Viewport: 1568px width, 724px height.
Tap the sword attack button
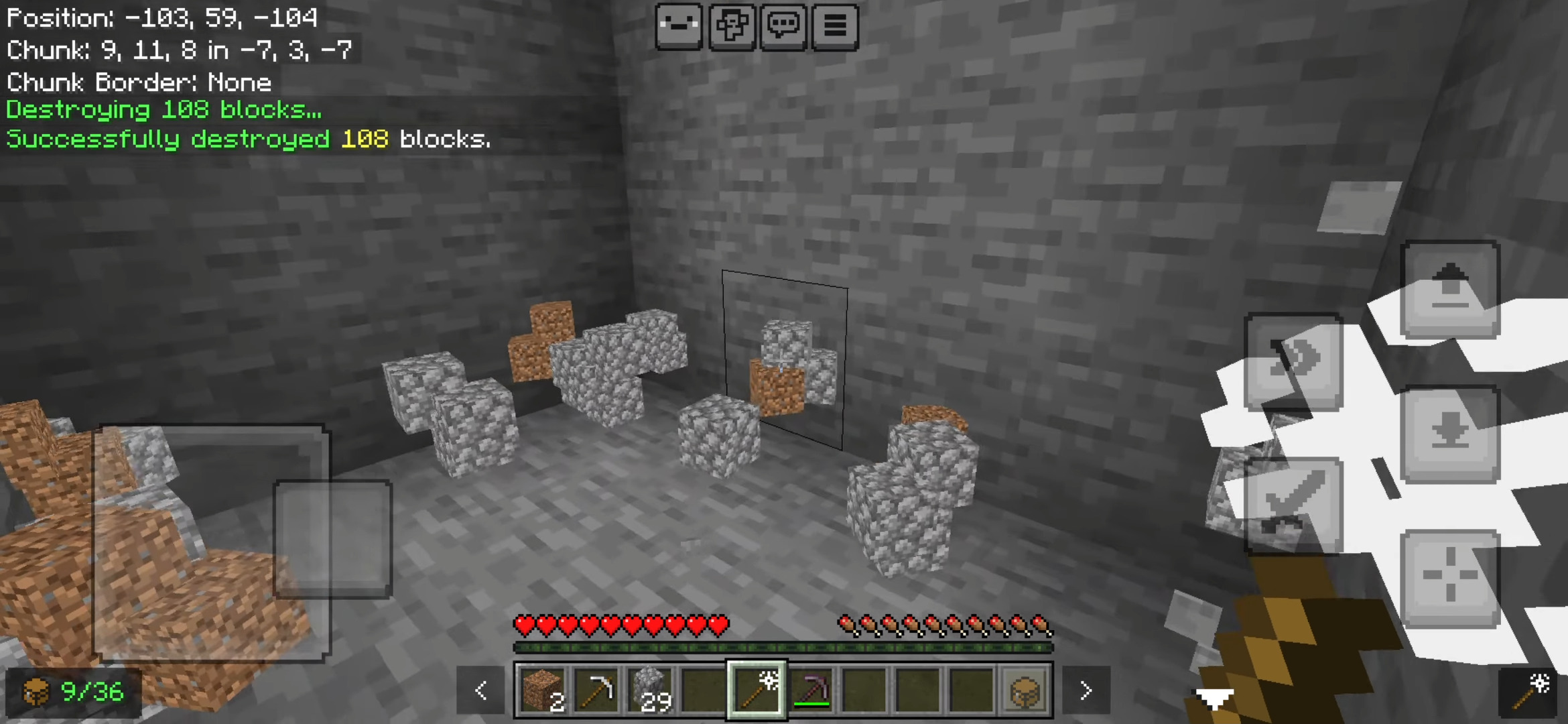(1293, 506)
